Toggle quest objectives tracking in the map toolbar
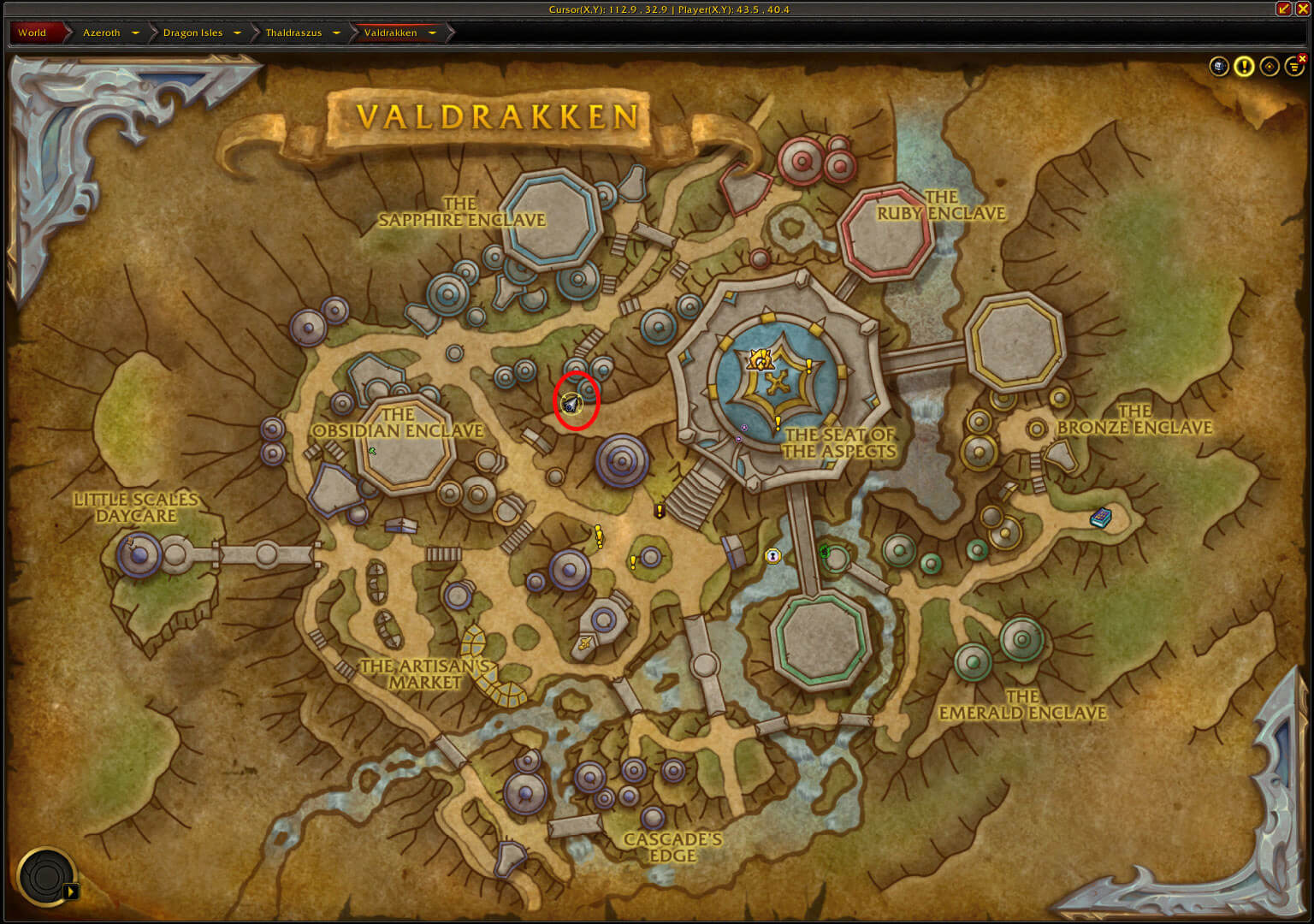Viewport: 1314px width, 924px height. click(x=1245, y=67)
